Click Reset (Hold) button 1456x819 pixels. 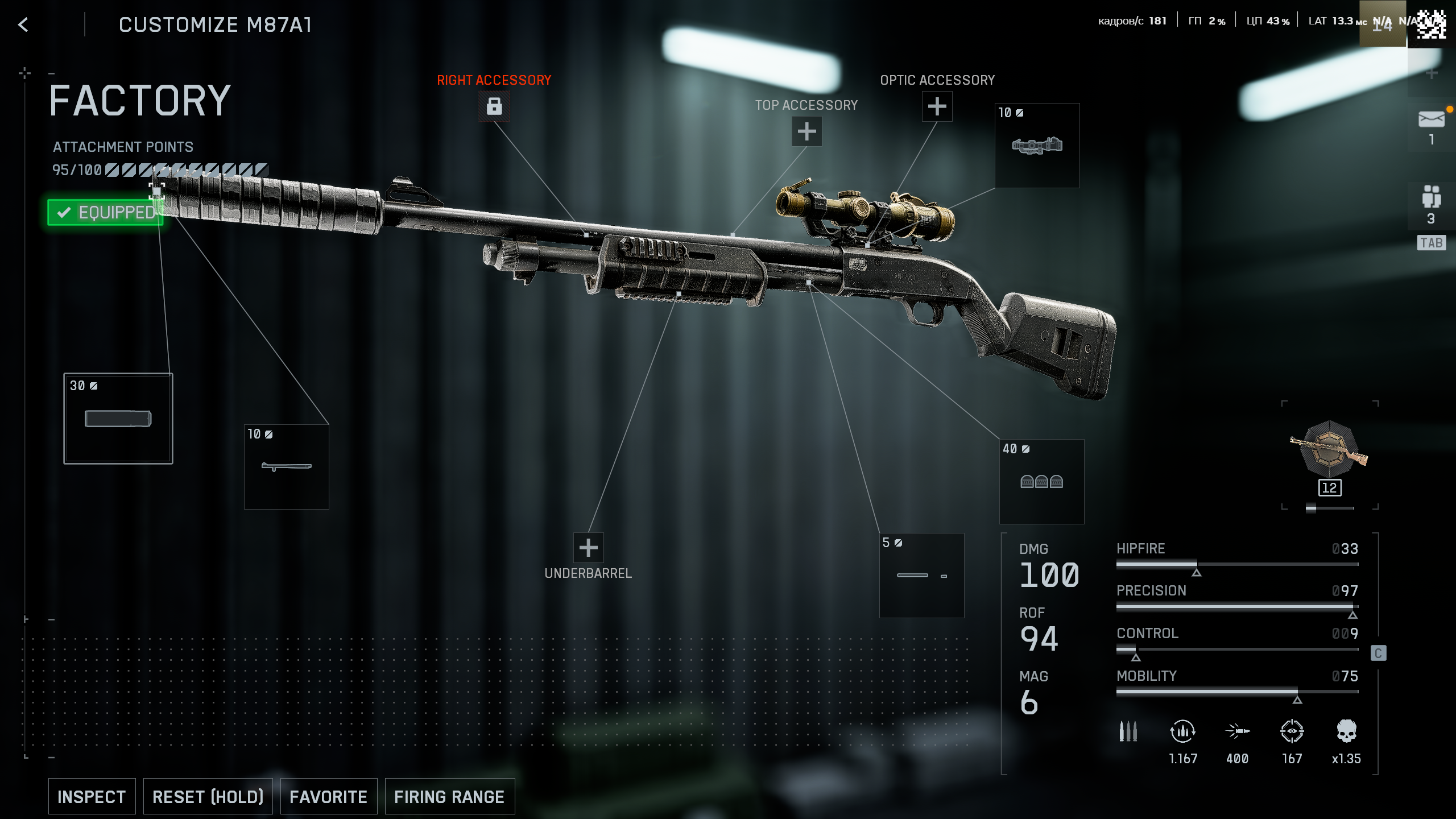[x=208, y=796]
